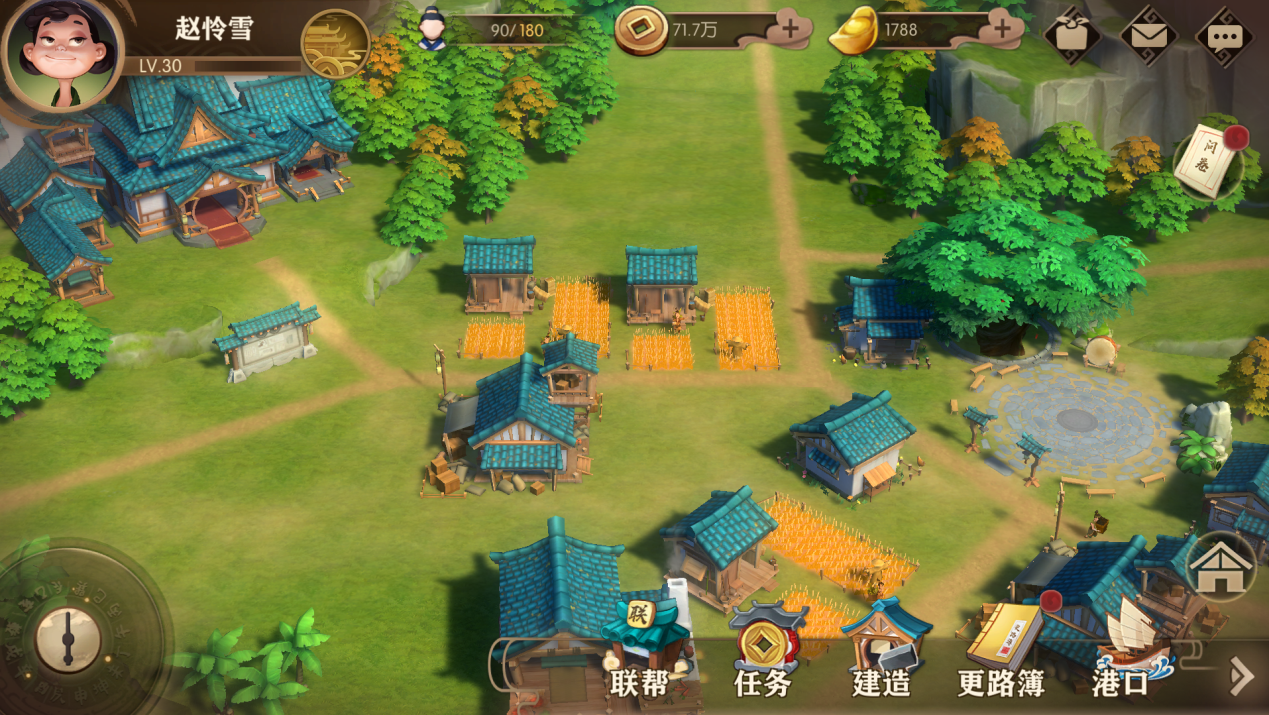Image resolution: width=1269 pixels, height=715 pixels.
Task: Expand the bottom menu with arrow
Action: click(1241, 676)
